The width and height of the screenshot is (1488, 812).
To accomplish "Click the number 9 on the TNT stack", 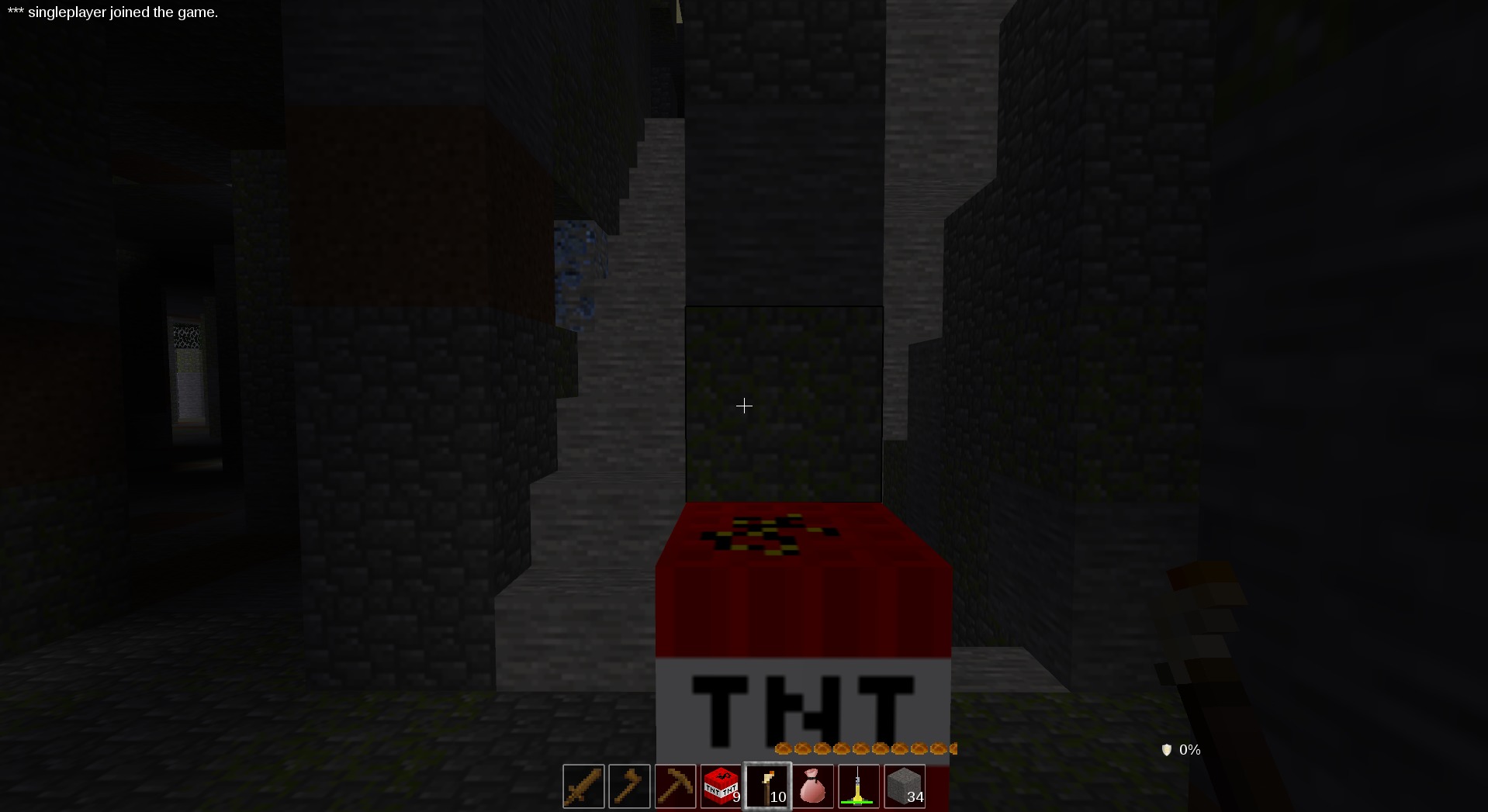I will click(x=736, y=796).
